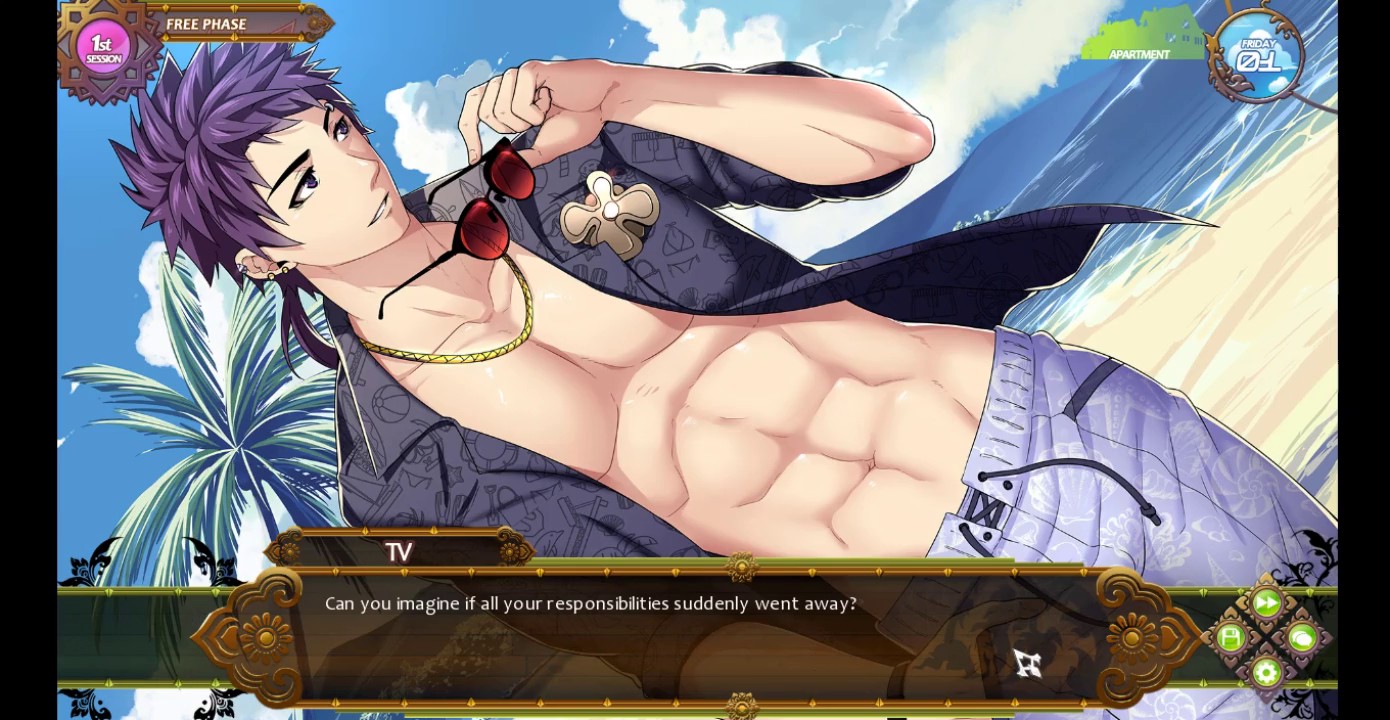This screenshot has height=720, width=1390.
Task: Open the save menu via floppy disk icon
Action: 1231,638
